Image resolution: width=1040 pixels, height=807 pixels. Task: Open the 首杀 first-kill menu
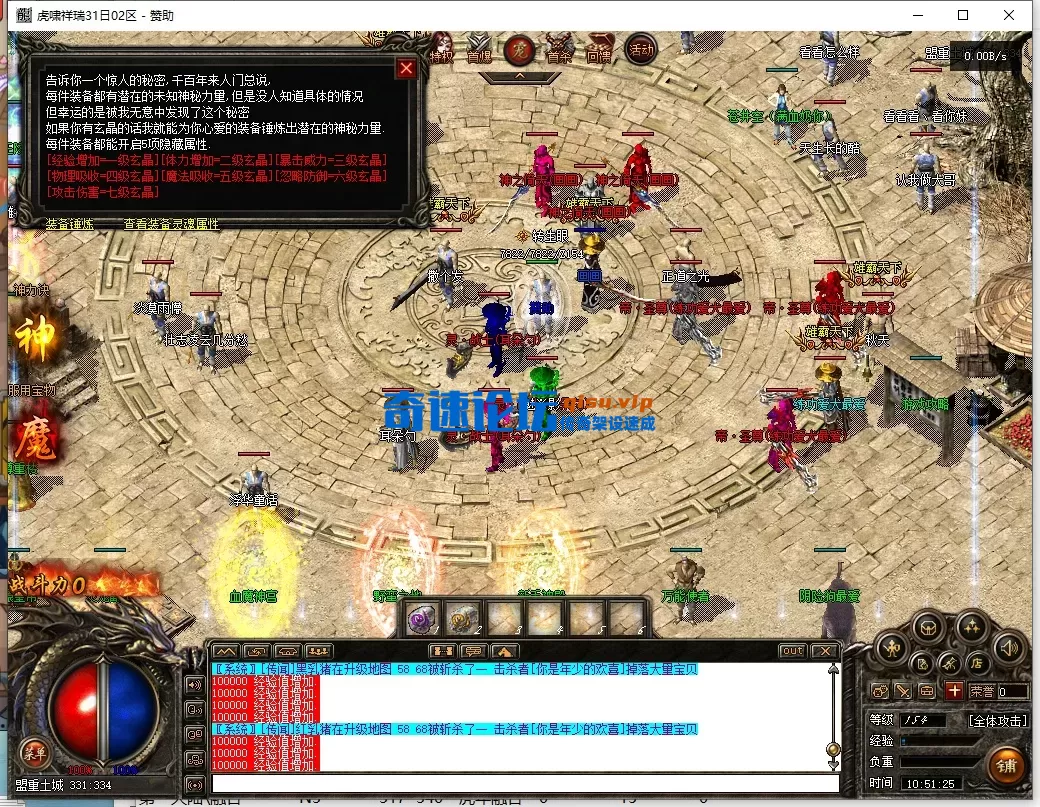tap(559, 53)
